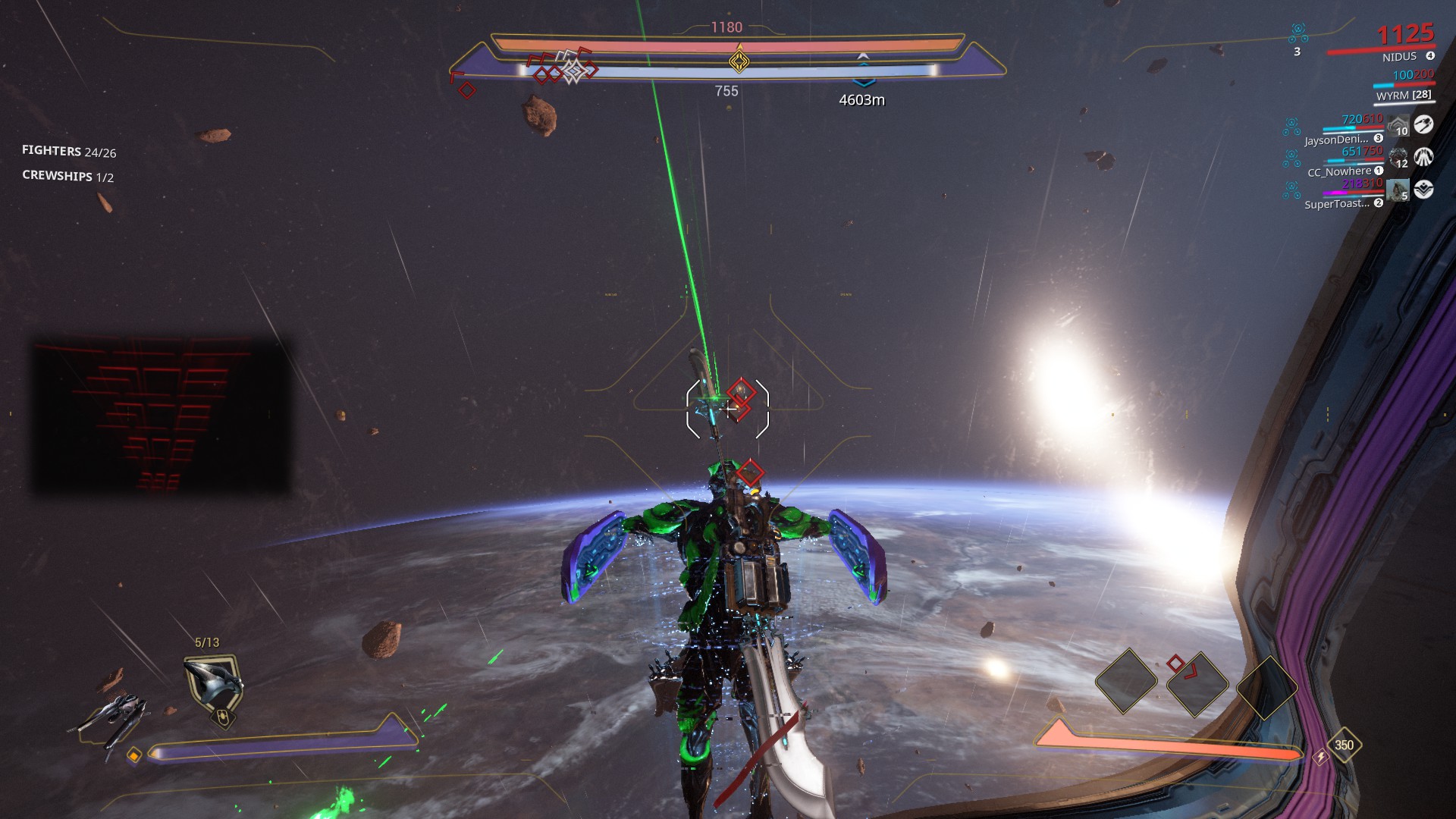Select squad member CC_Nowhere in squad list
Screen dimensions: 1456x819
point(1339,172)
